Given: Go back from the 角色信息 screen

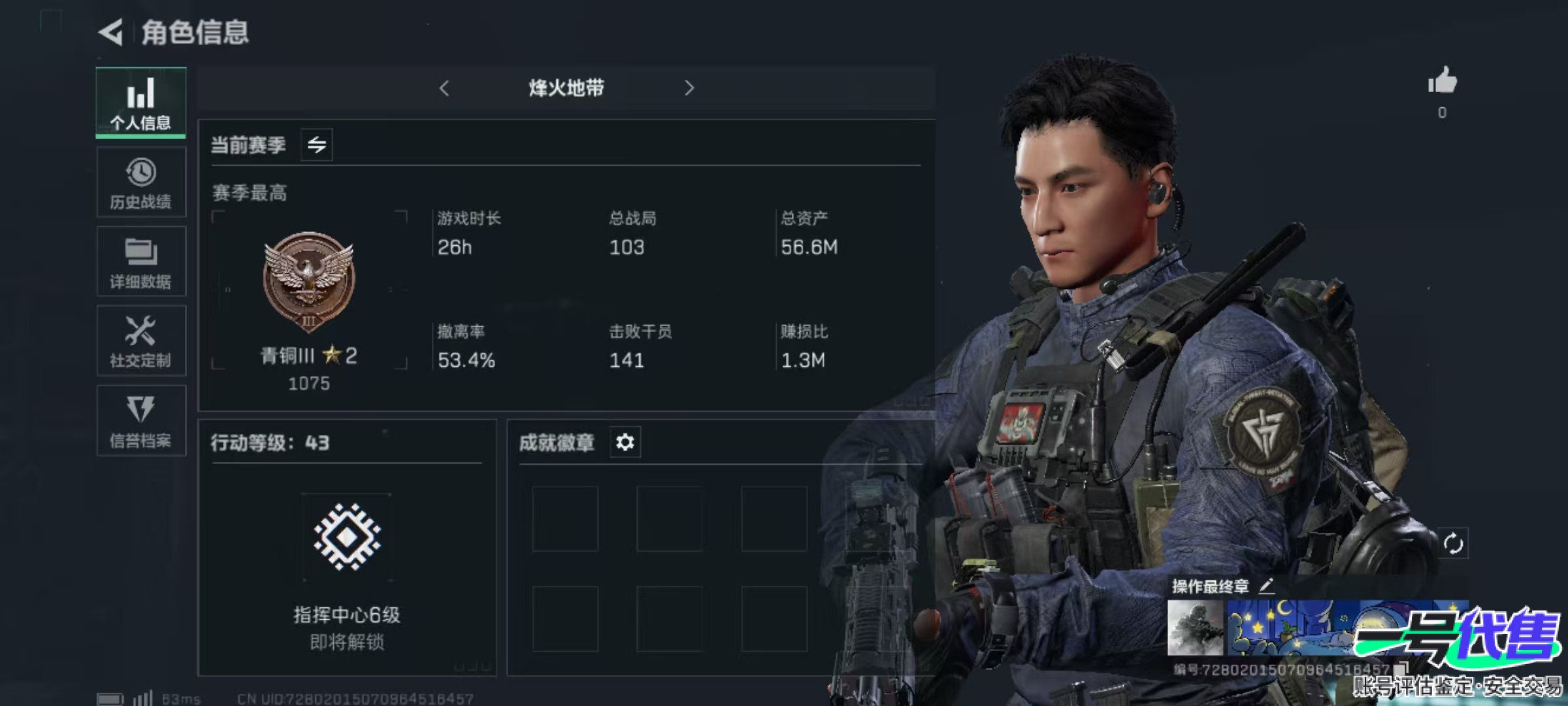Looking at the screenshot, I should tap(111, 32).
